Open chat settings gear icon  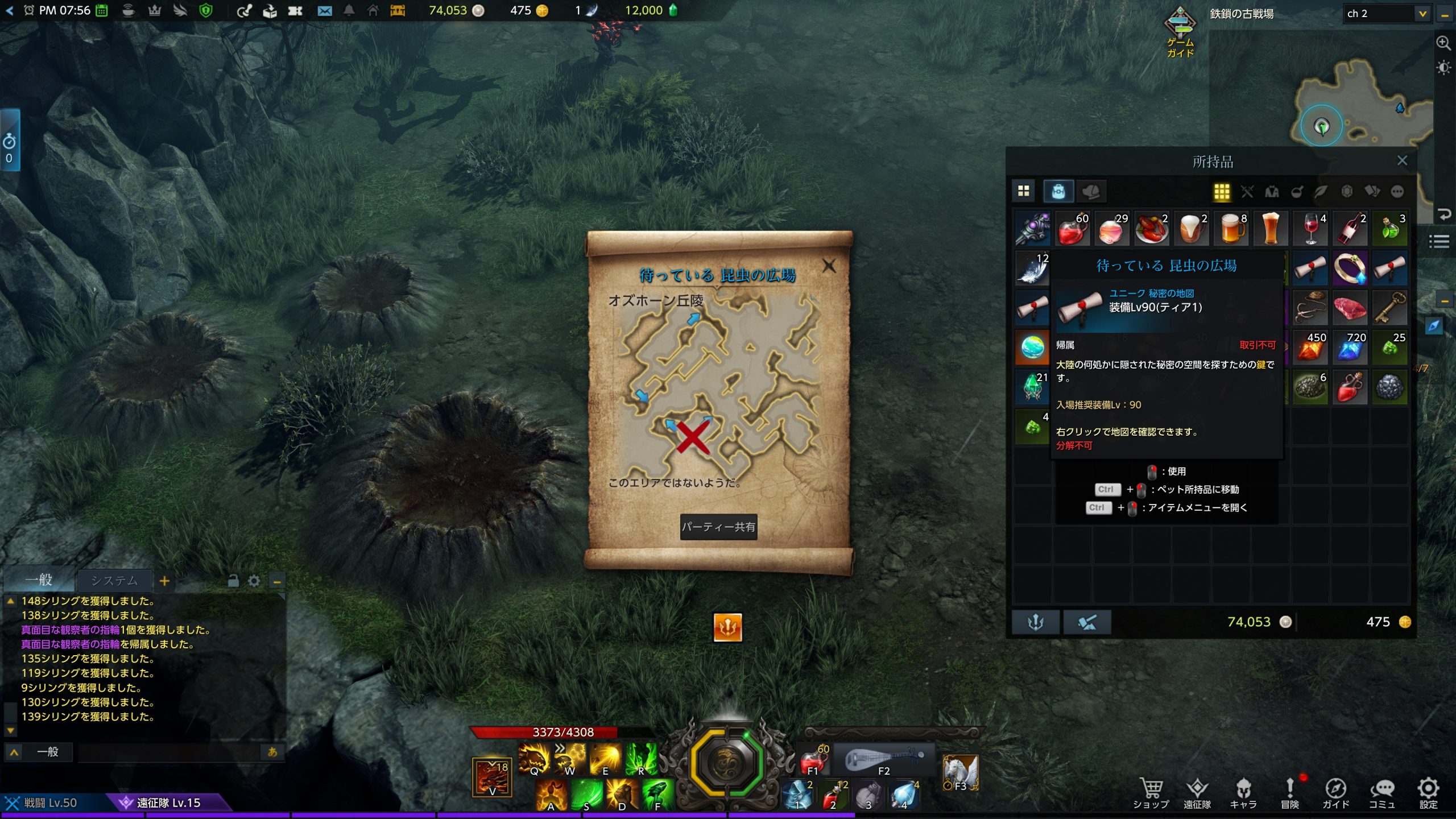(254, 581)
